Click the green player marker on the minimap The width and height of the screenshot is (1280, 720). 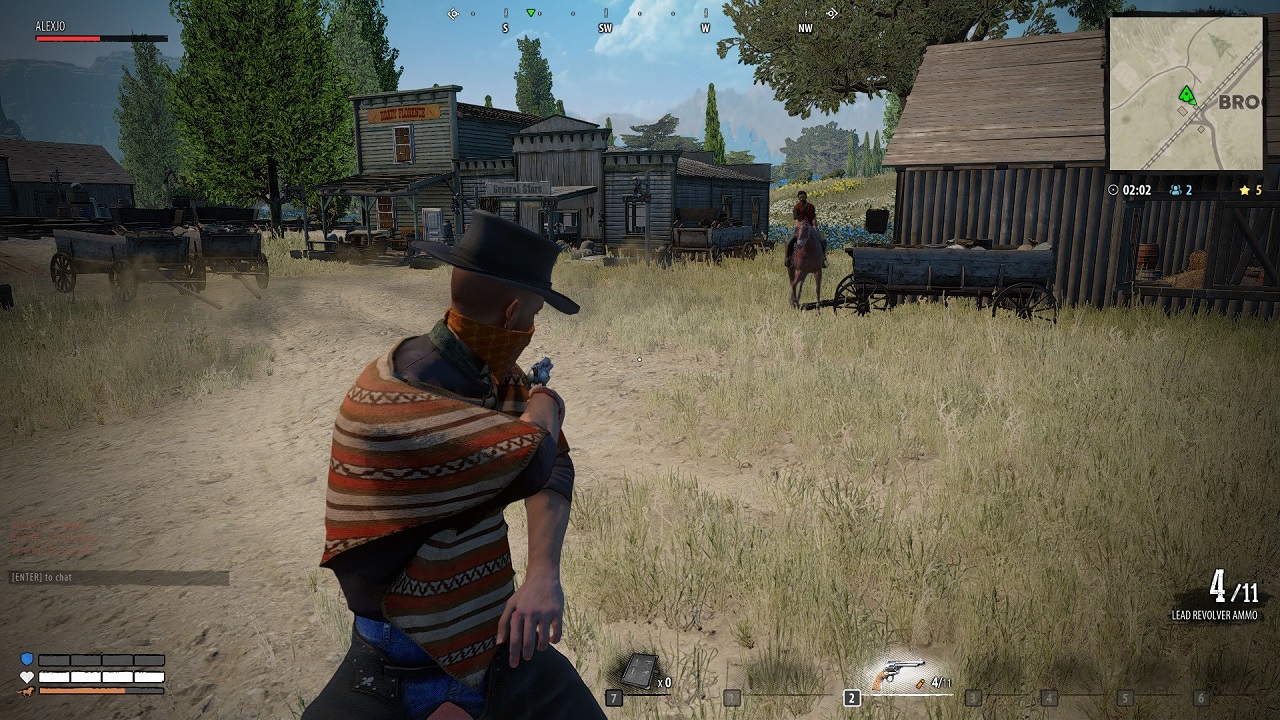click(x=1187, y=96)
